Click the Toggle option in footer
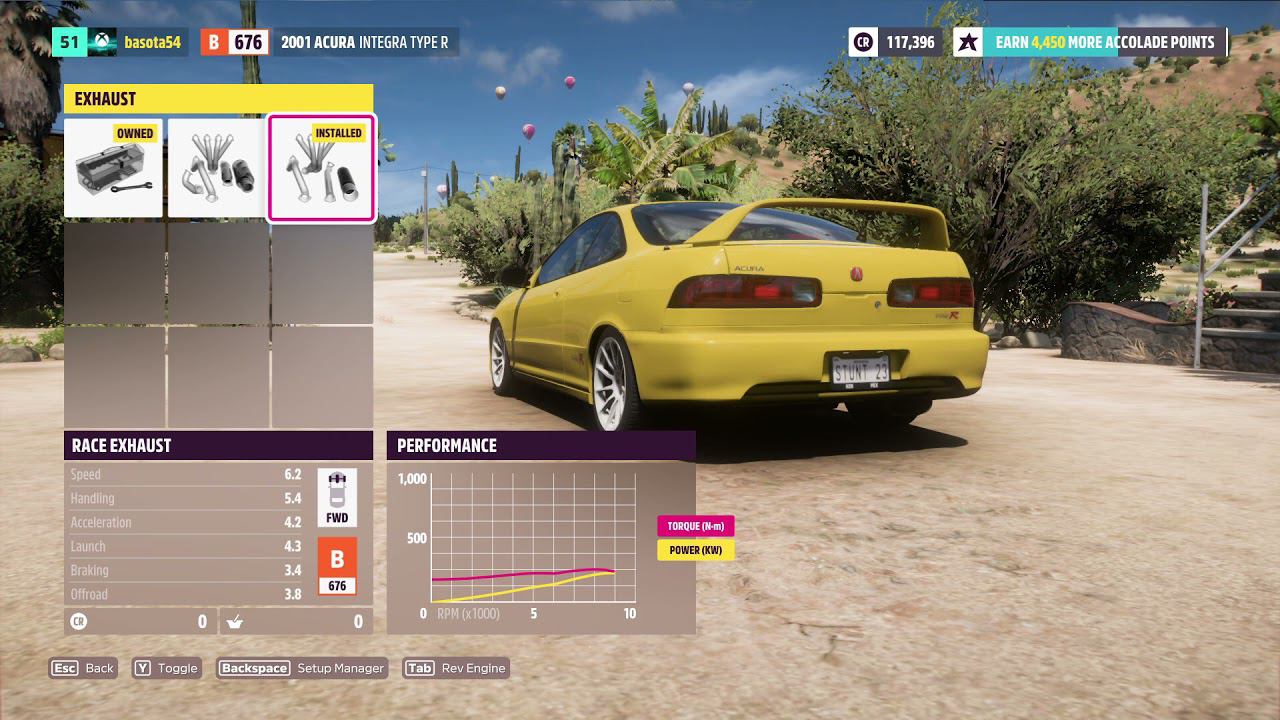This screenshot has height=720, width=1280. click(167, 668)
